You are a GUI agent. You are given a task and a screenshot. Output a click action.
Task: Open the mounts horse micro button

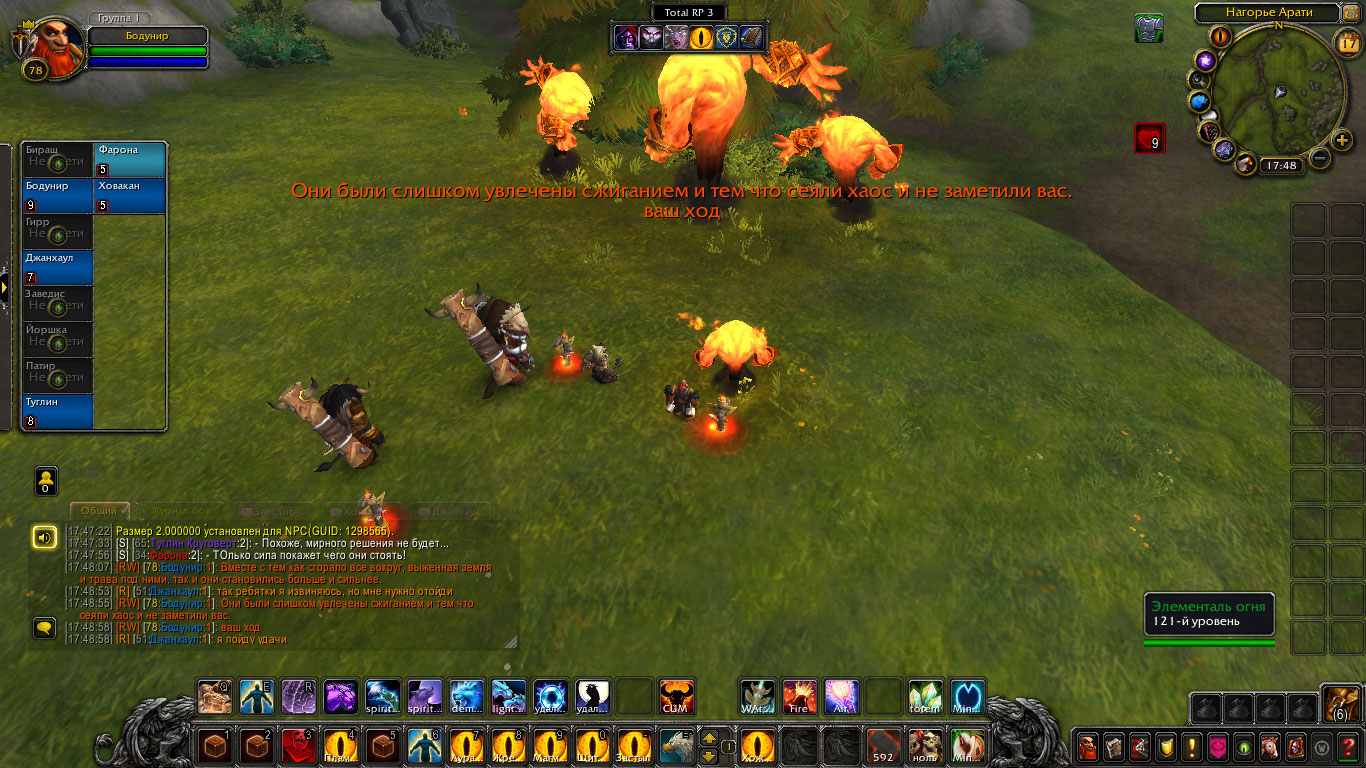[1270, 746]
